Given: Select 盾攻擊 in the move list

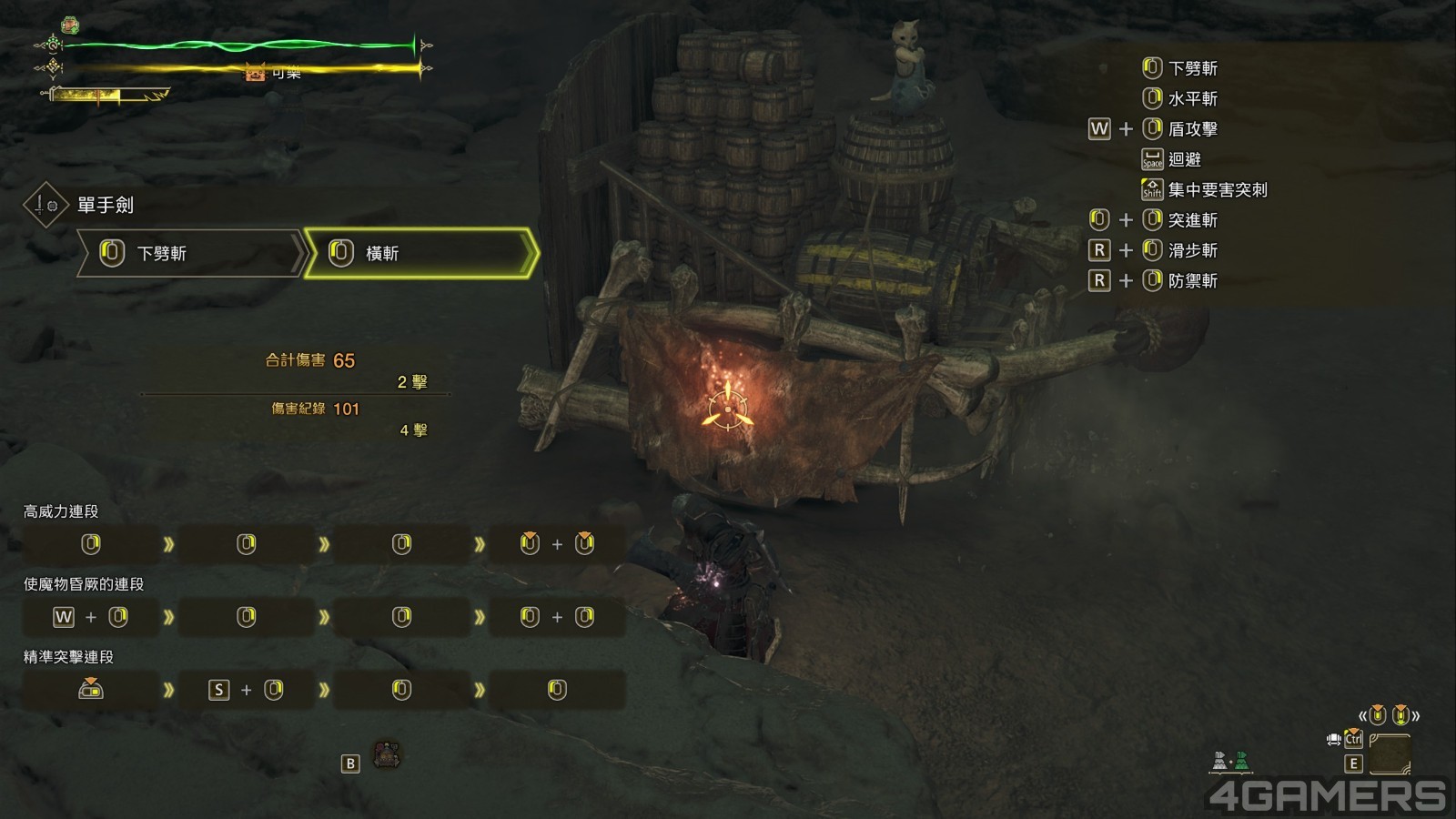Looking at the screenshot, I should pyautogui.click(x=1192, y=129).
